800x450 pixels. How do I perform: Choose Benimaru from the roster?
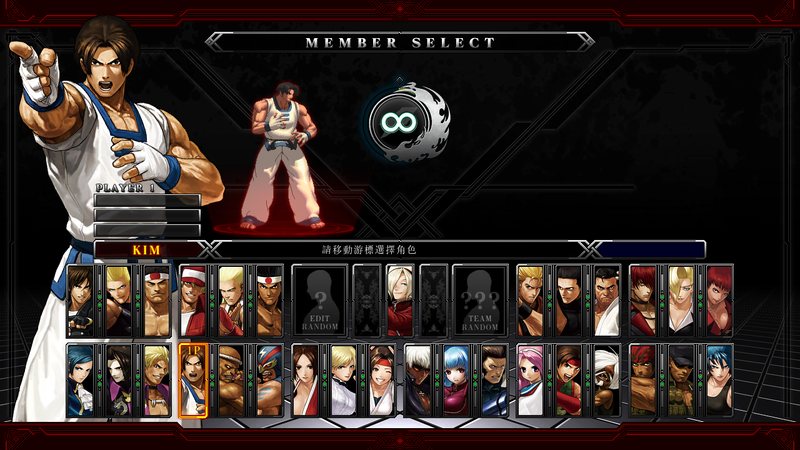(x=118, y=301)
